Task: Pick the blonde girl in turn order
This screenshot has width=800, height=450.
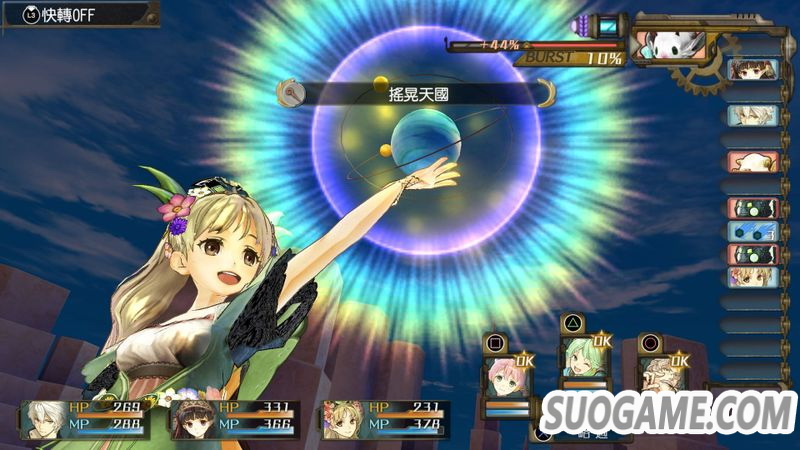Action: (750, 277)
